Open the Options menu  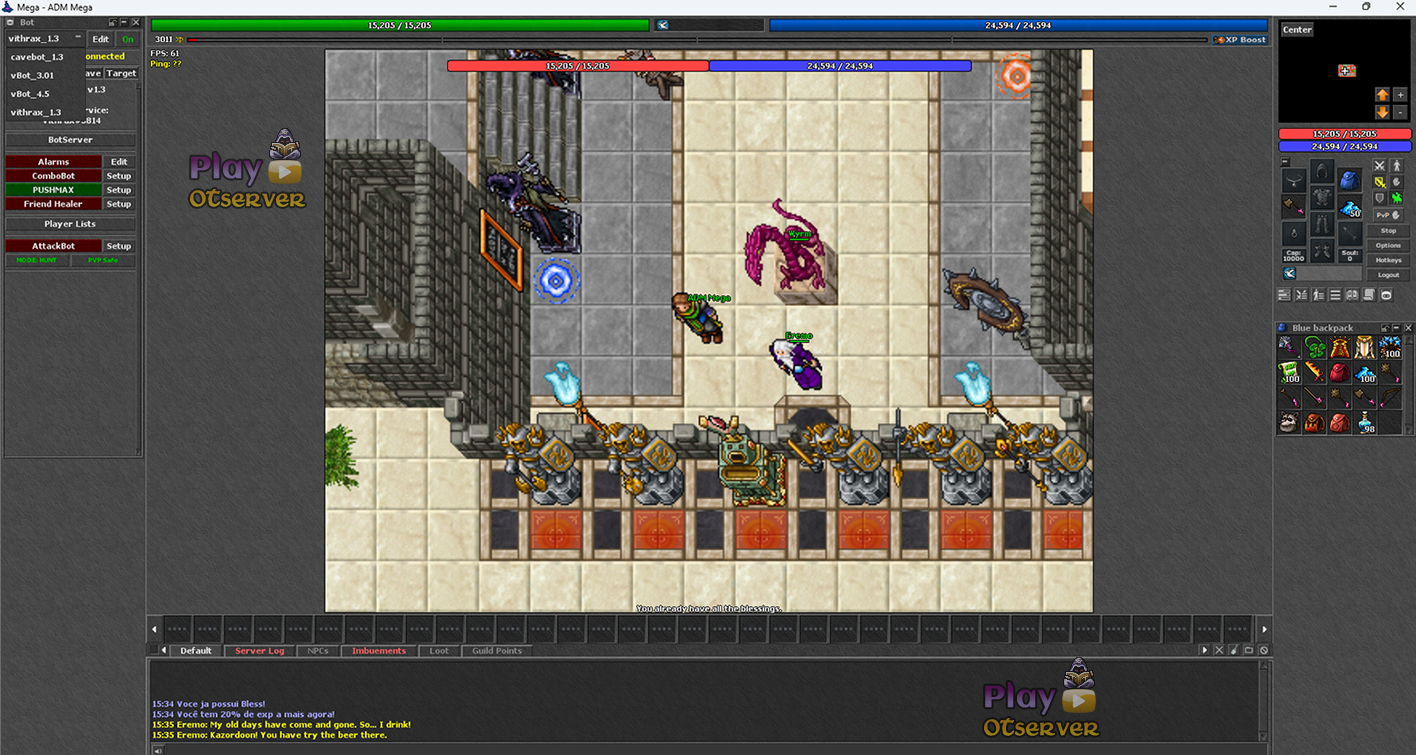pos(1388,245)
